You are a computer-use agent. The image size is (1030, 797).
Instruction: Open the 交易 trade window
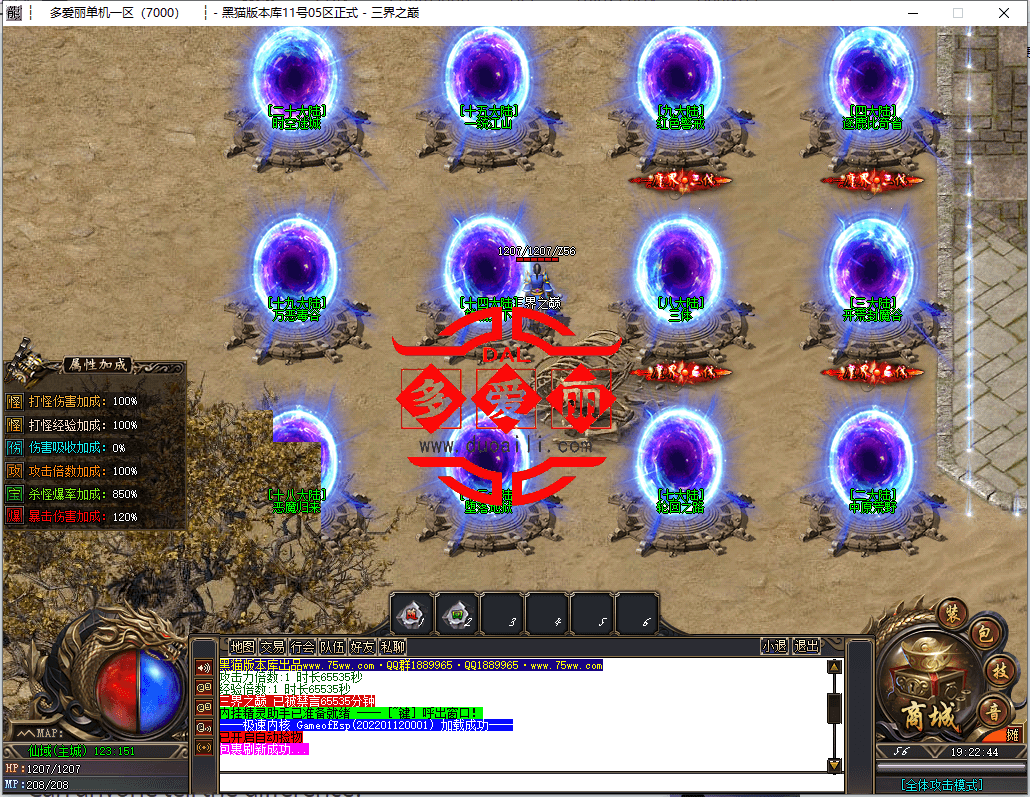(272, 646)
